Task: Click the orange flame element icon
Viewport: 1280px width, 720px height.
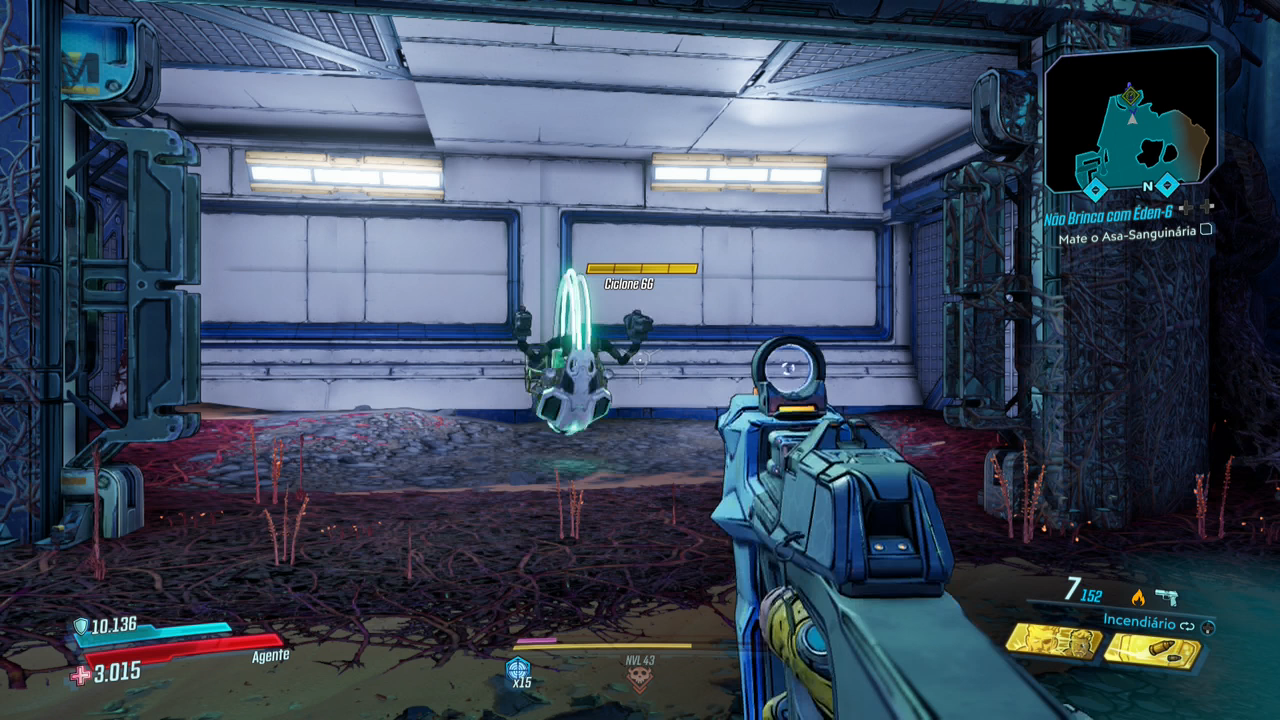Action: [1137, 597]
